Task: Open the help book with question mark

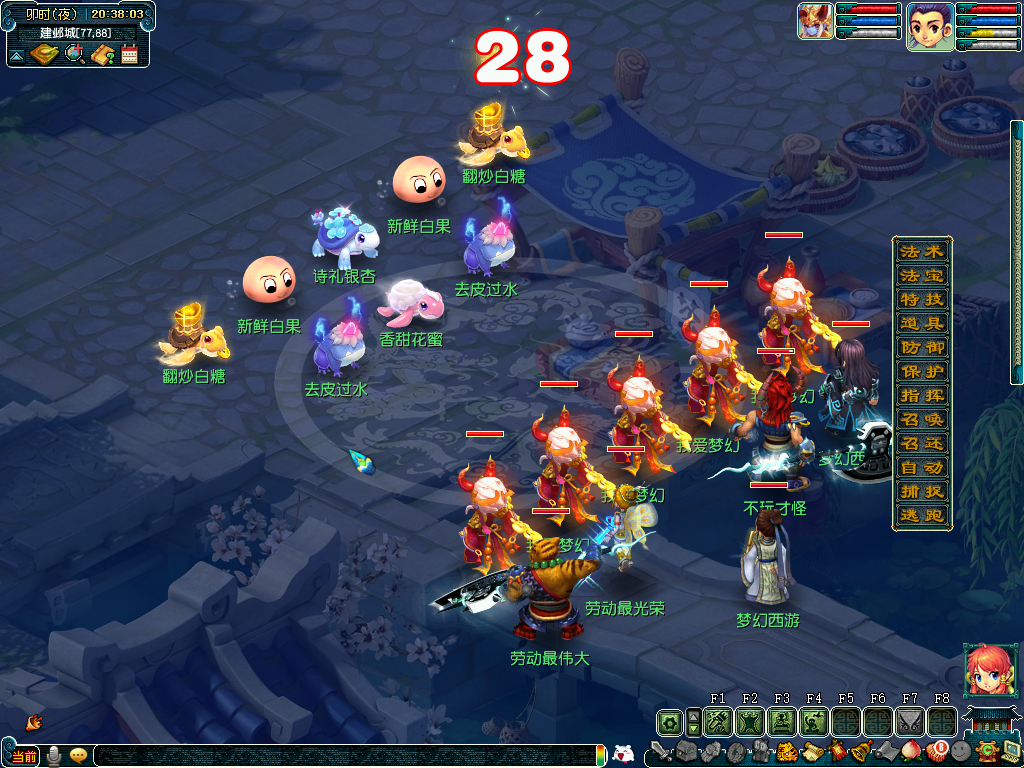Action: coord(102,54)
